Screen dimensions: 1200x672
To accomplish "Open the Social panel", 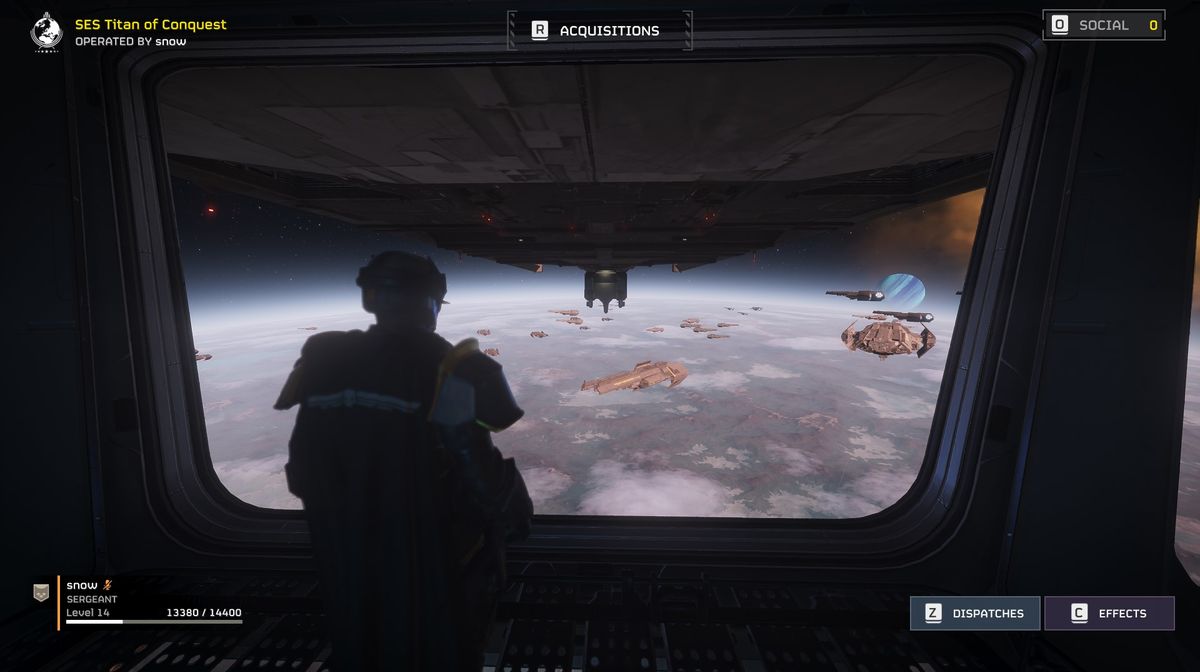I will 1103,25.
